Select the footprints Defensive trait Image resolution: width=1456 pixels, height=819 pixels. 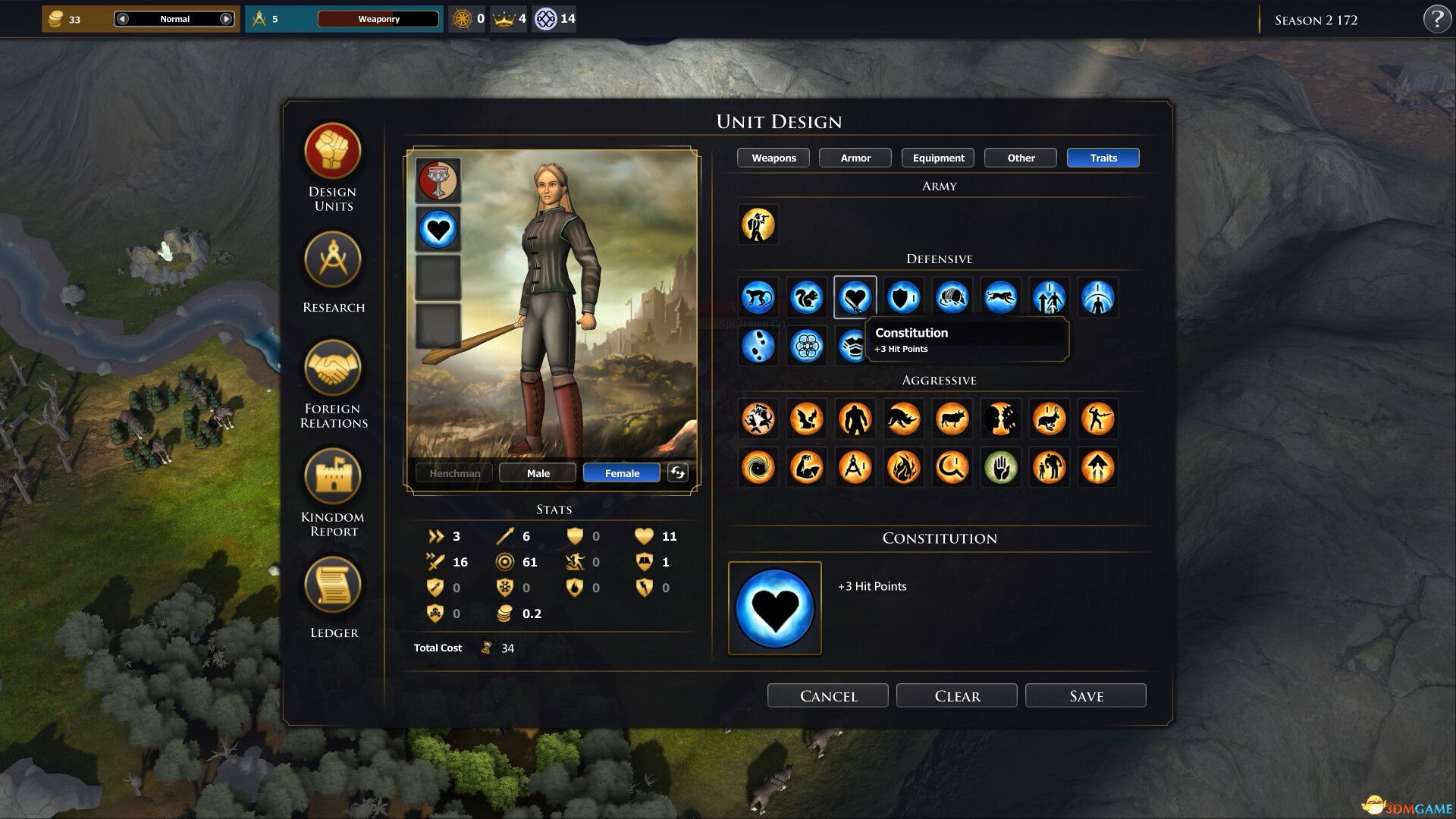[x=758, y=346]
